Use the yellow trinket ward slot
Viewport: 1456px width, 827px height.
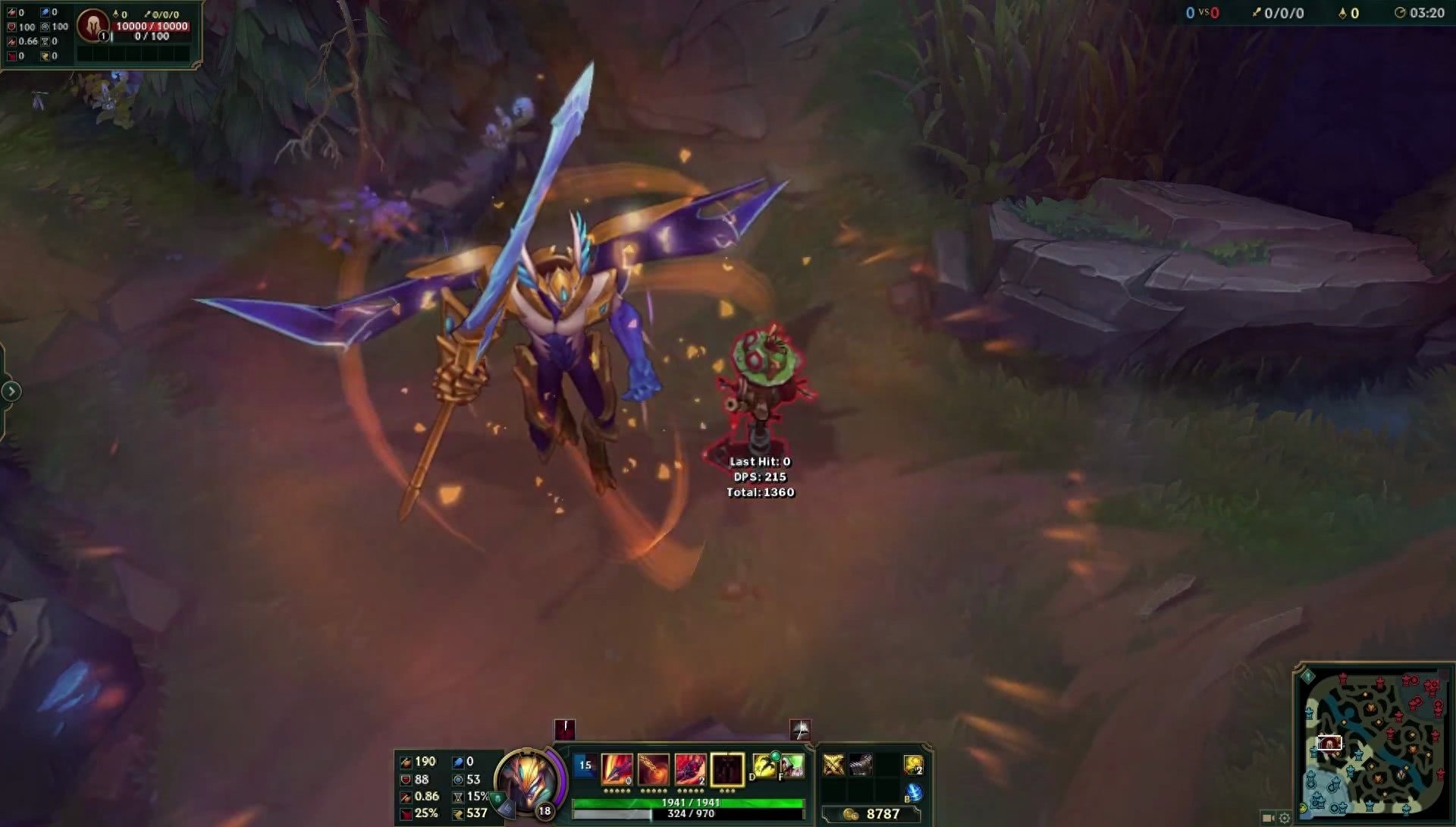point(913,765)
